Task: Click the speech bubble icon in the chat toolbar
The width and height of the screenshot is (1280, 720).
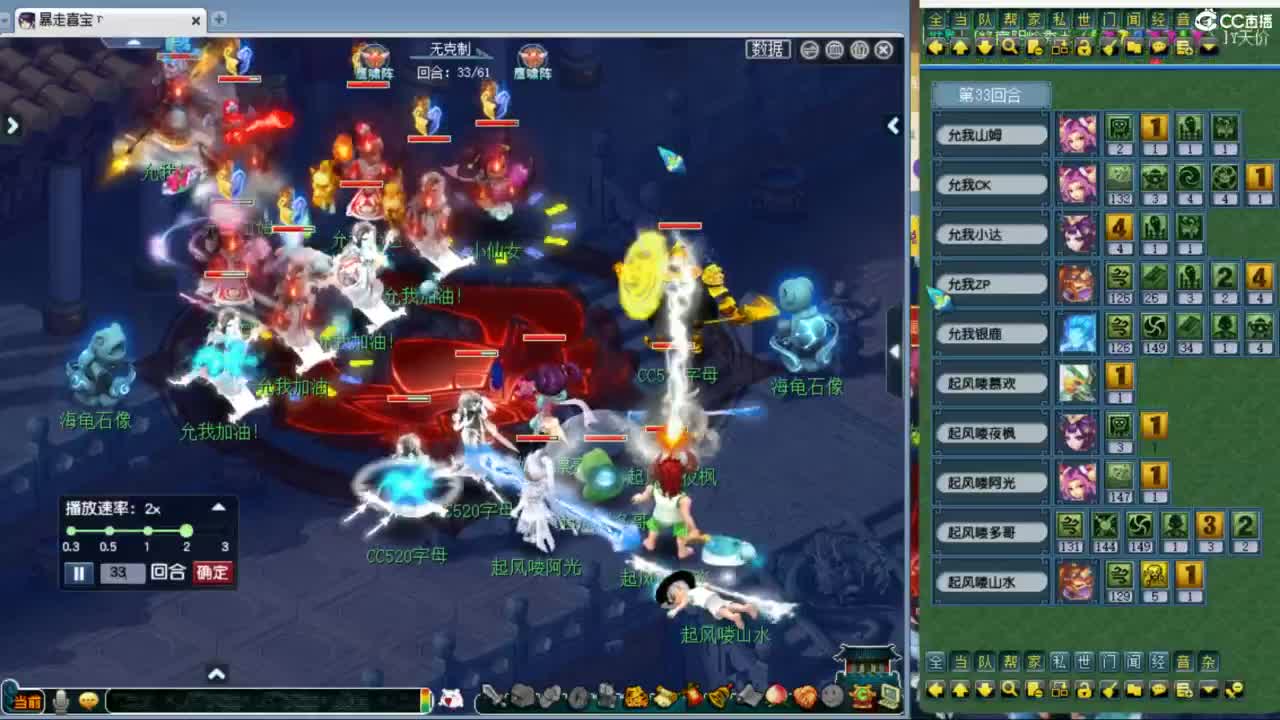Action: (1160, 690)
